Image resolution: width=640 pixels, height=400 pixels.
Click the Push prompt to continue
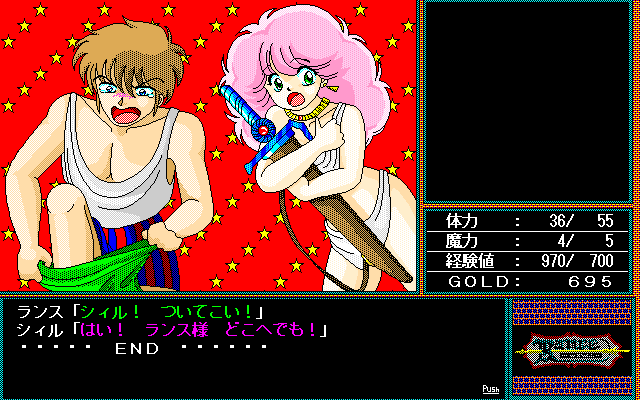pos(490,388)
